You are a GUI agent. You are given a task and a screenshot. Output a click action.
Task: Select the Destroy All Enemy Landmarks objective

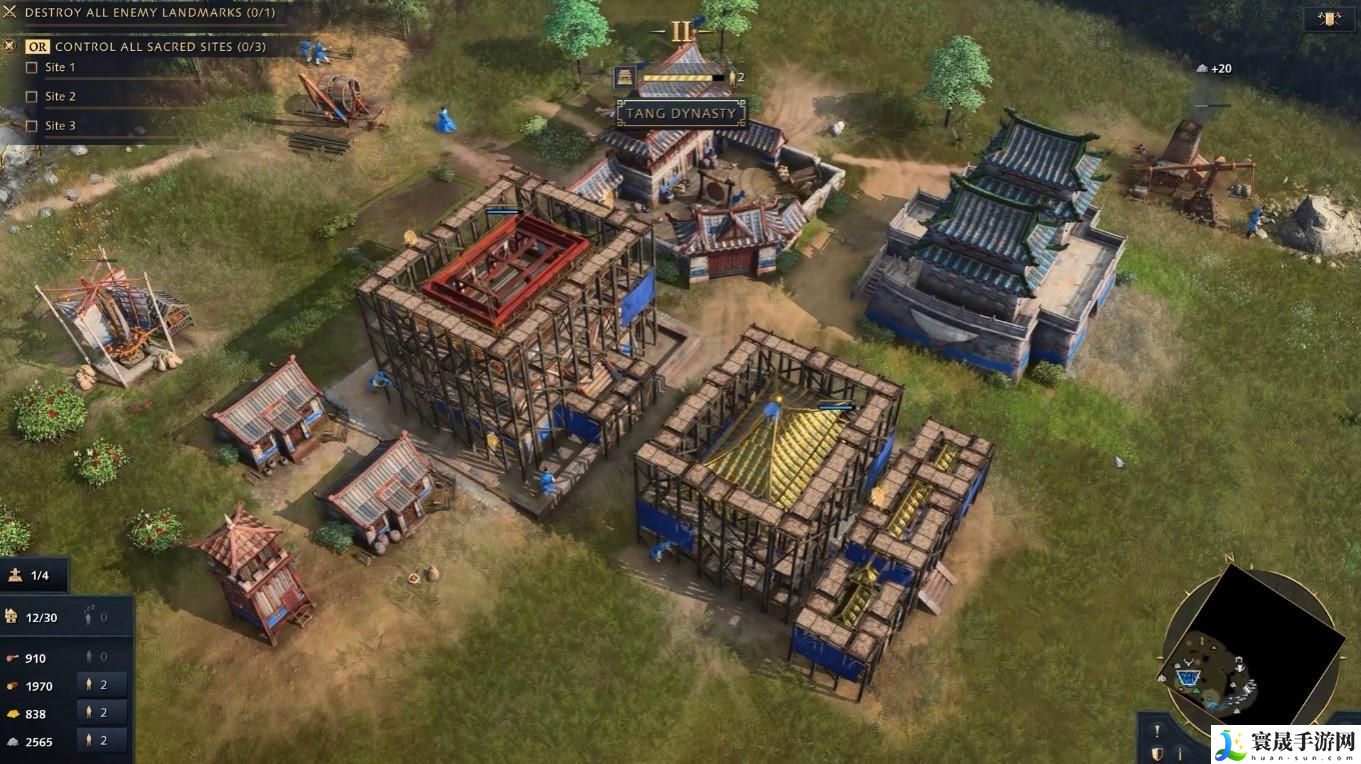tap(148, 13)
